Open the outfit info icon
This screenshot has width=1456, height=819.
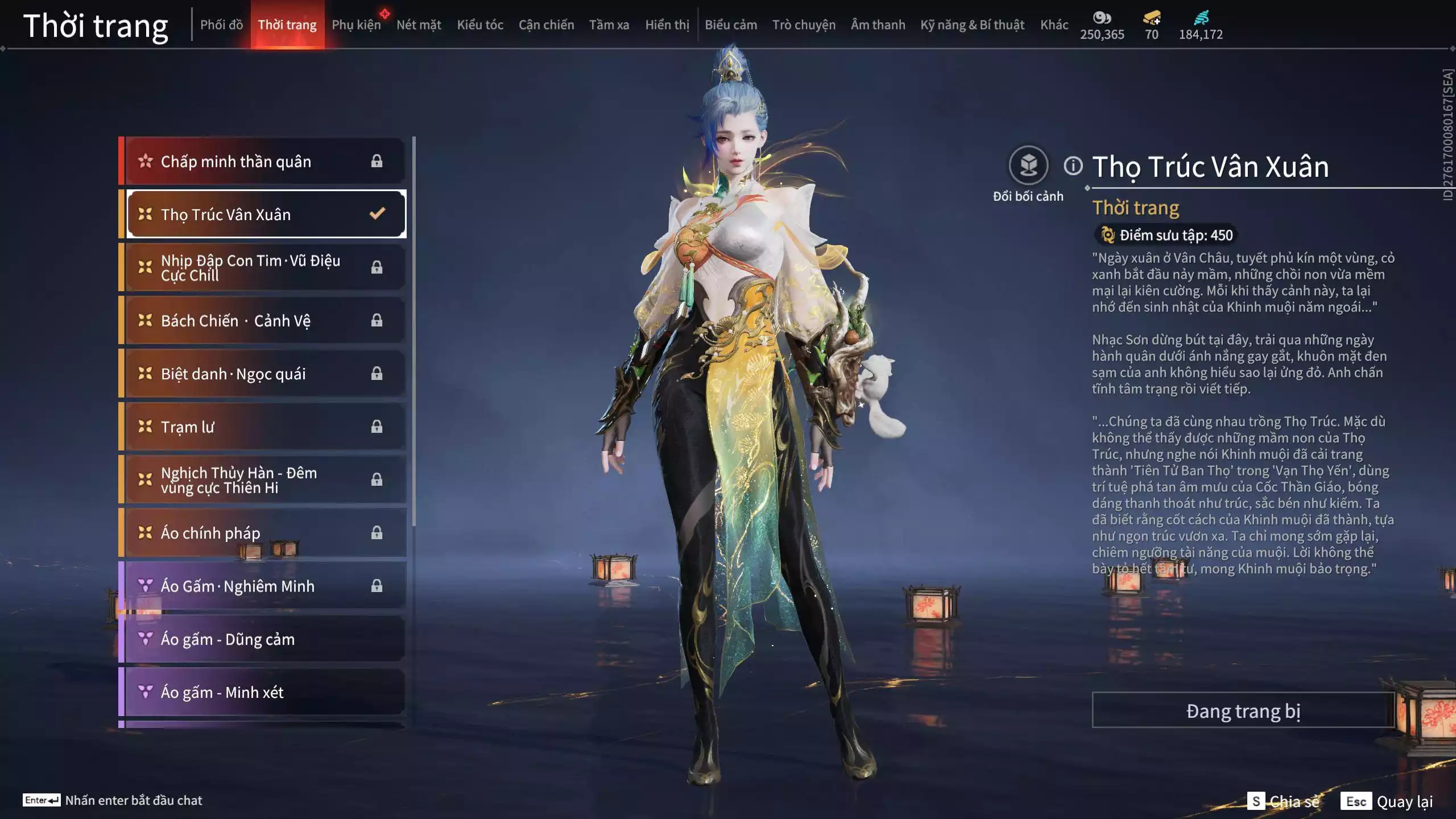pos(1073,166)
